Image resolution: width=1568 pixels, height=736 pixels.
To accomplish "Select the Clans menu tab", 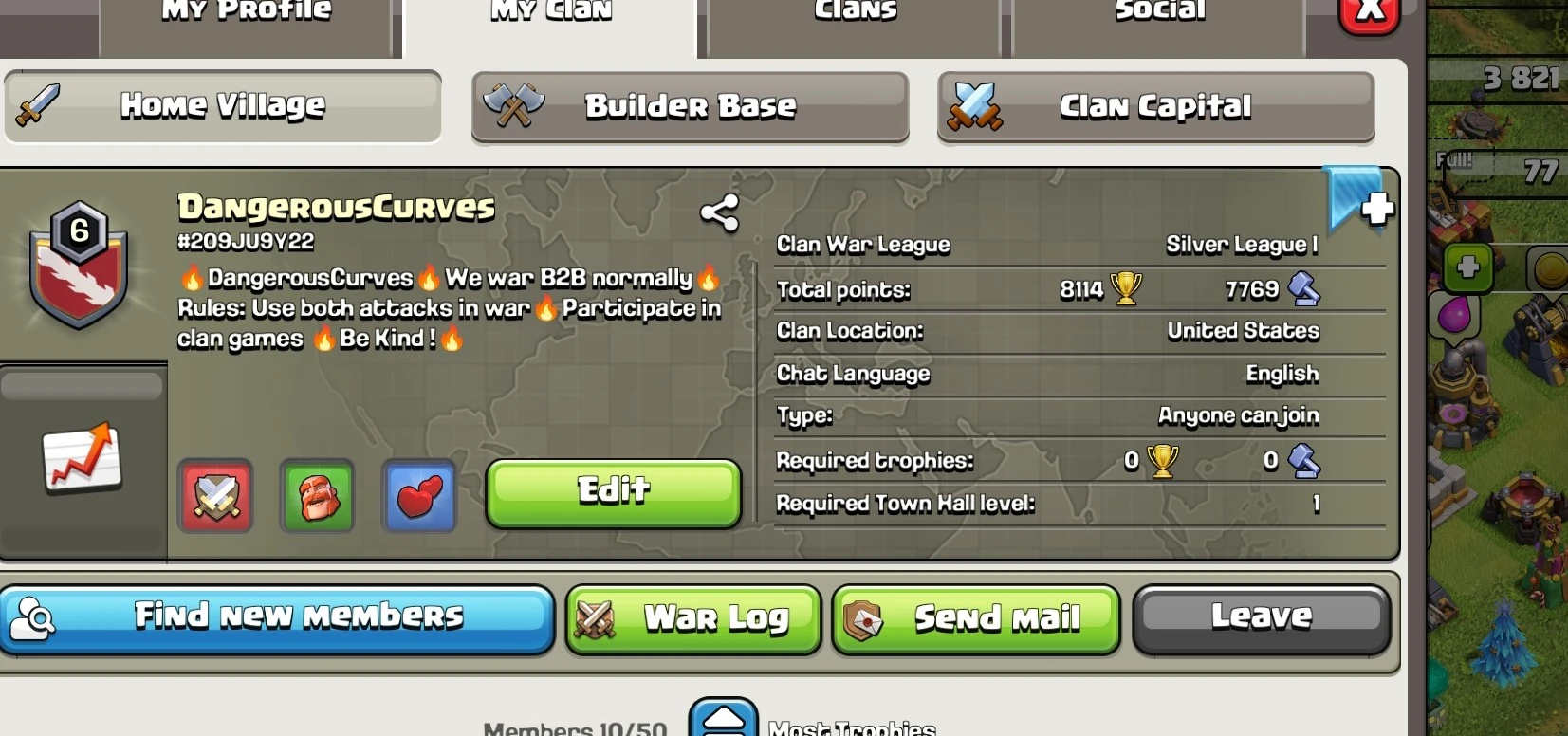I will (855, 11).
